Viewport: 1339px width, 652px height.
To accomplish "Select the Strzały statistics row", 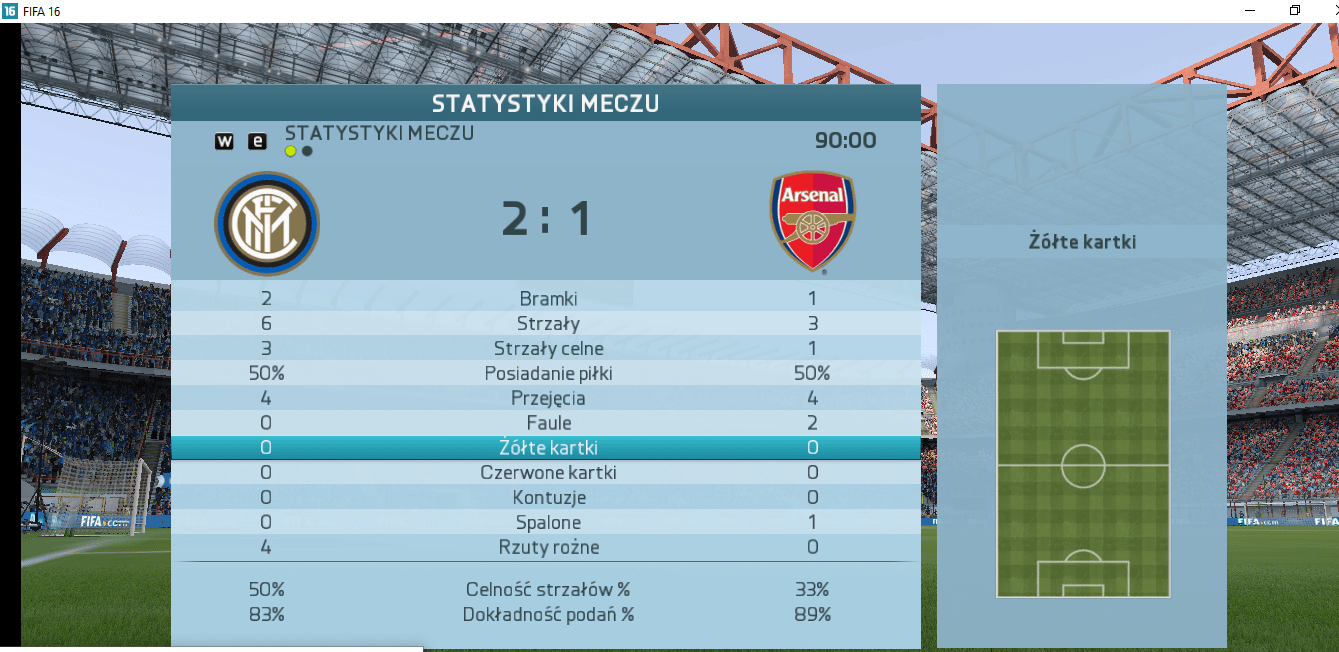I will click(548, 323).
